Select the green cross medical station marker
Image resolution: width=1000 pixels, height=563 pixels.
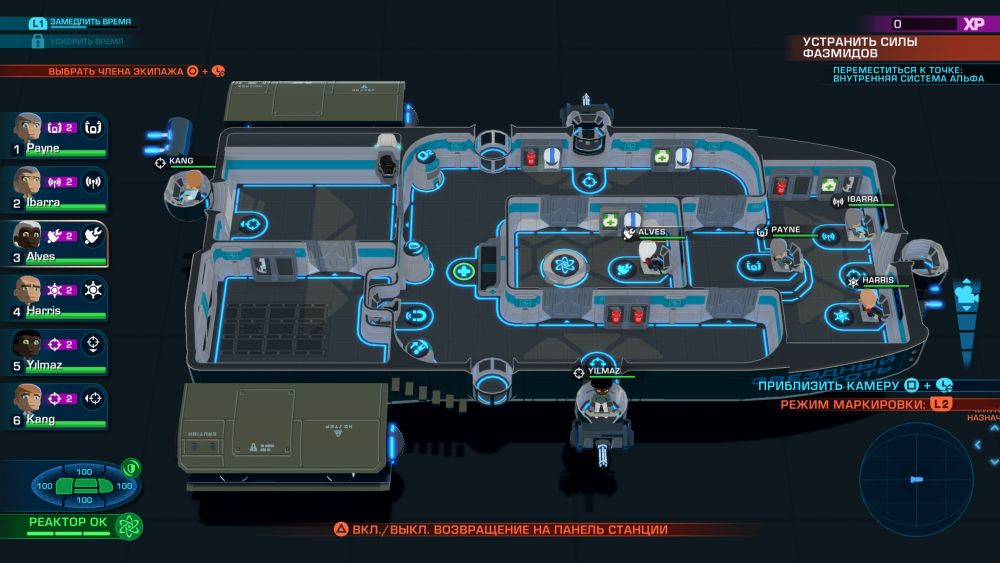(x=463, y=270)
